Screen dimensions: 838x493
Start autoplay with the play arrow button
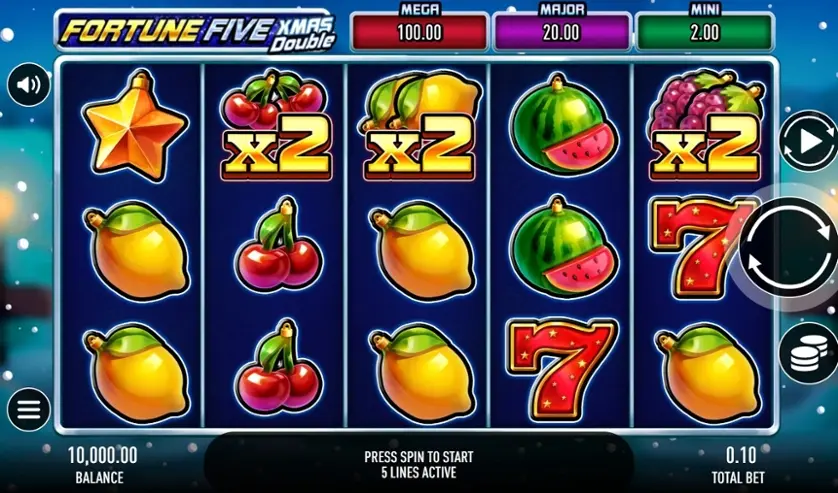coord(806,141)
